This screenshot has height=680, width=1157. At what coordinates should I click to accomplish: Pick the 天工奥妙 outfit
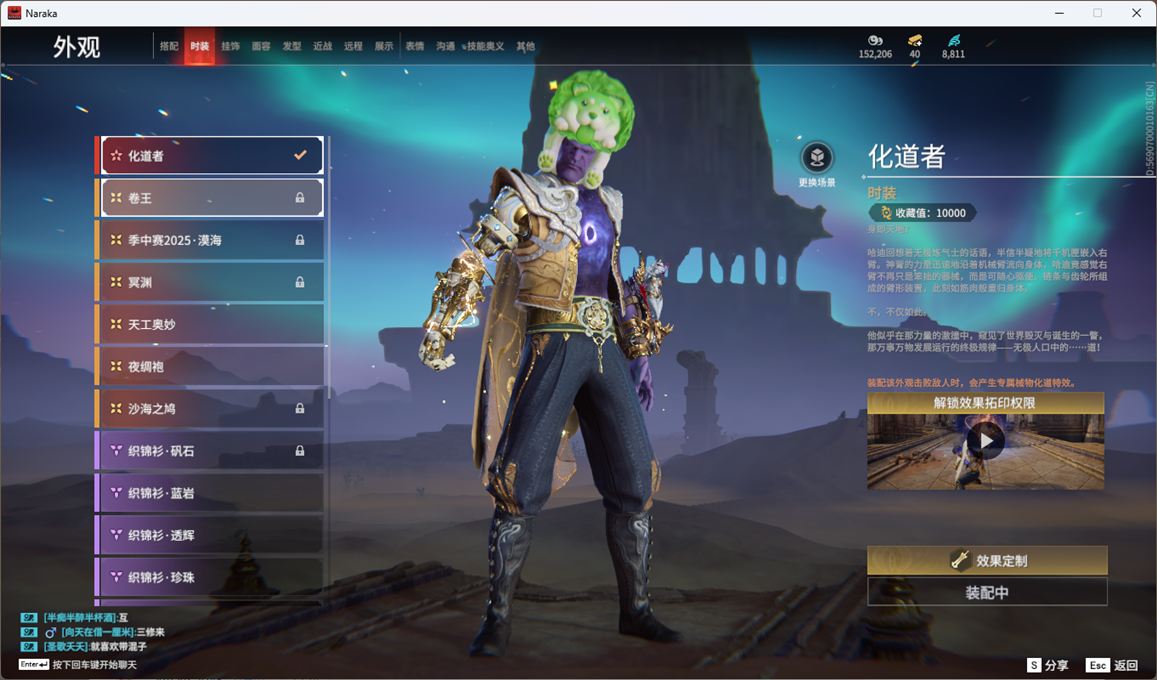211,325
